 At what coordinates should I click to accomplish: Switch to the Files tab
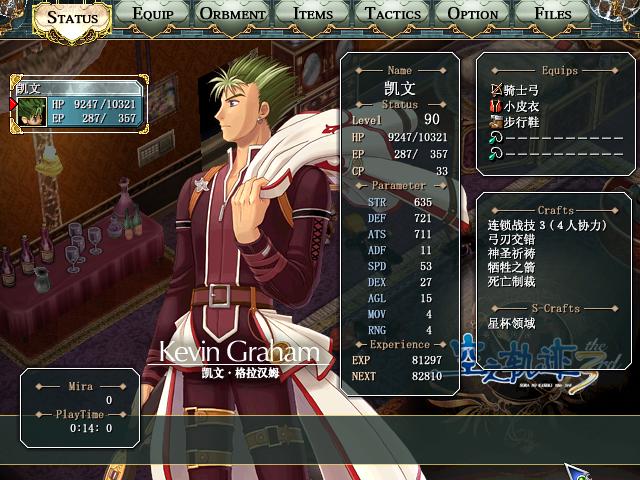553,14
